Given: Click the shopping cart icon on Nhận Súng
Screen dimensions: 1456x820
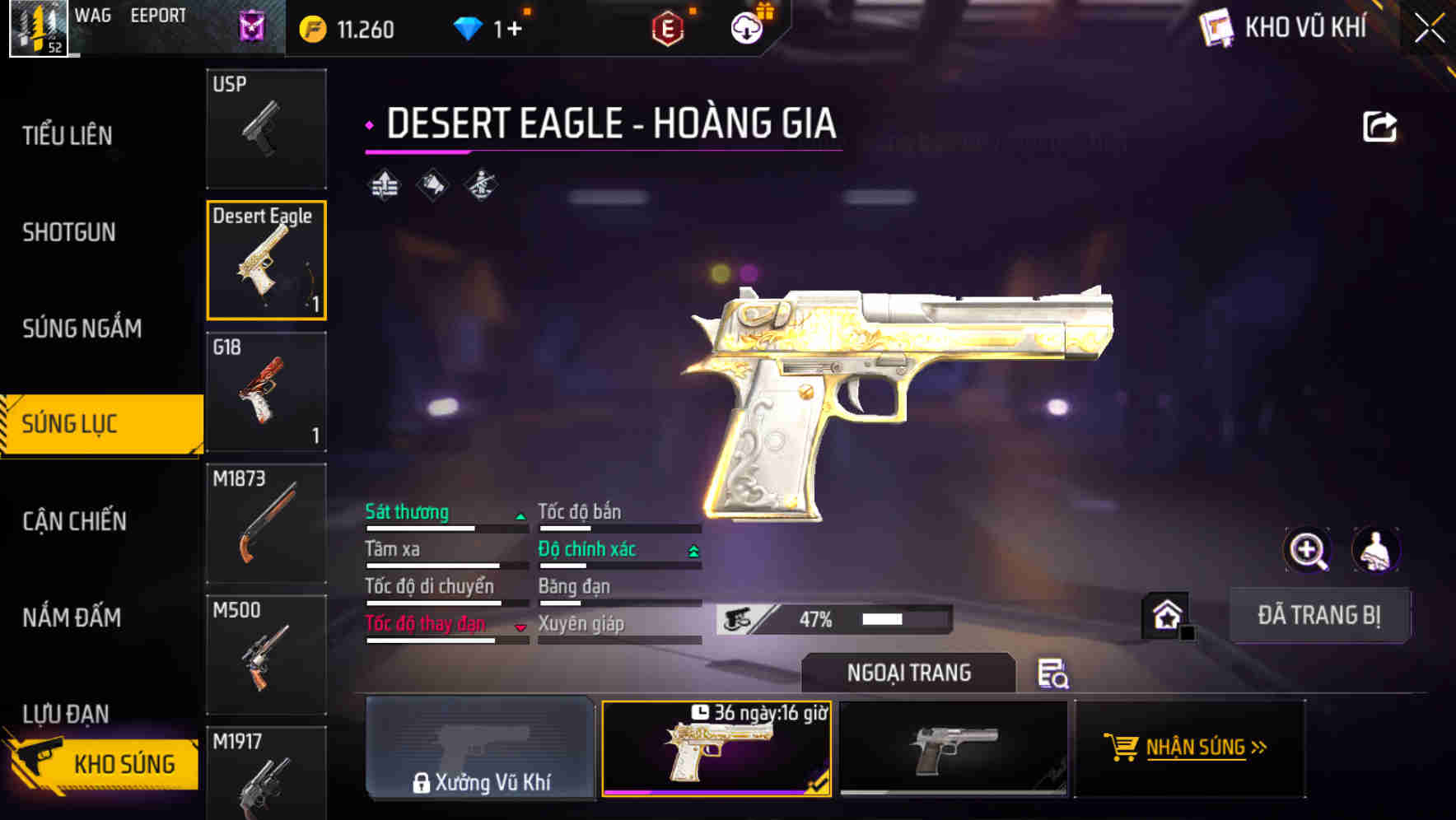Looking at the screenshot, I should point(1122,748).
